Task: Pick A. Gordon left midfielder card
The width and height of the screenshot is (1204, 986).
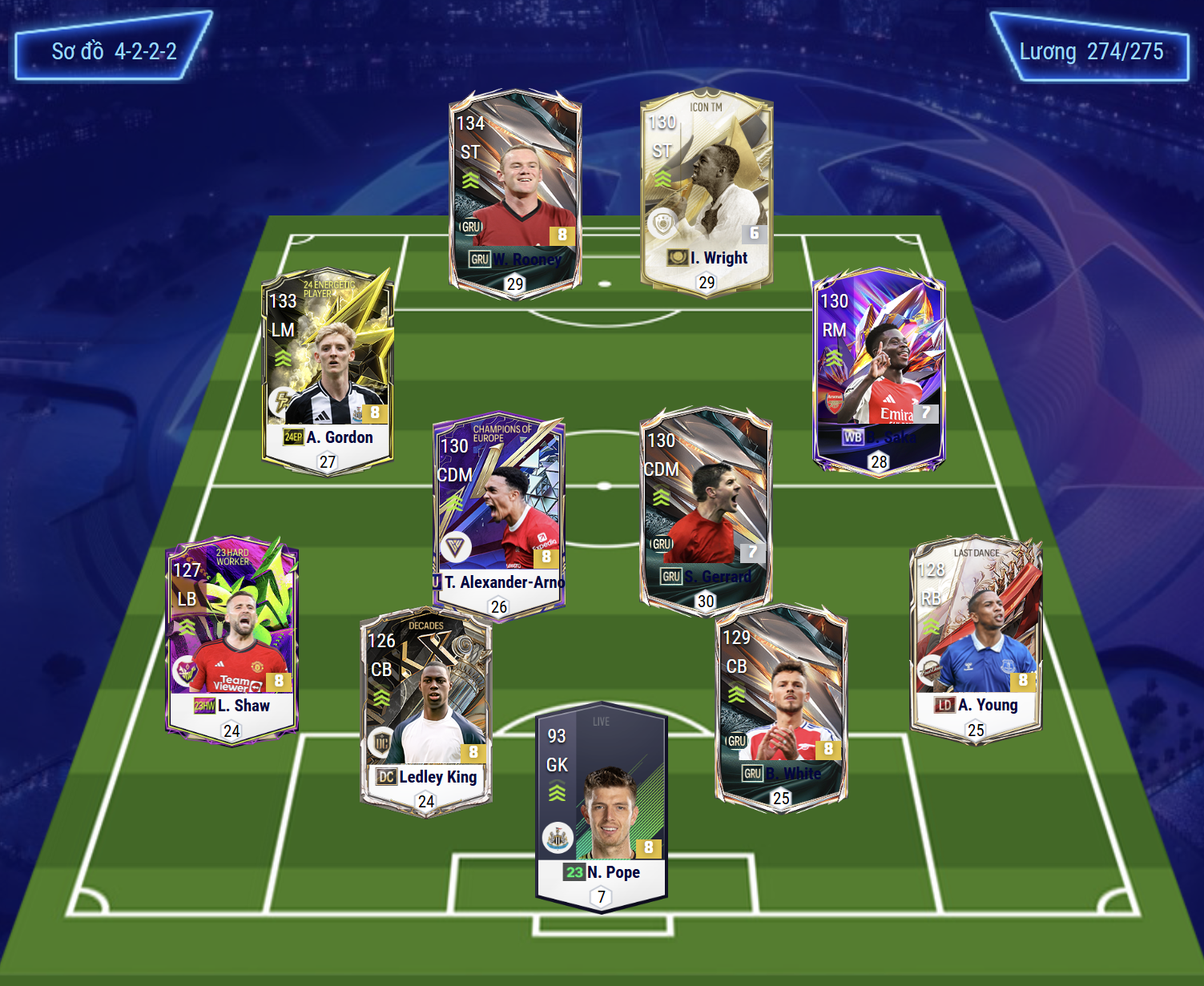Action: tap(328, 370)
